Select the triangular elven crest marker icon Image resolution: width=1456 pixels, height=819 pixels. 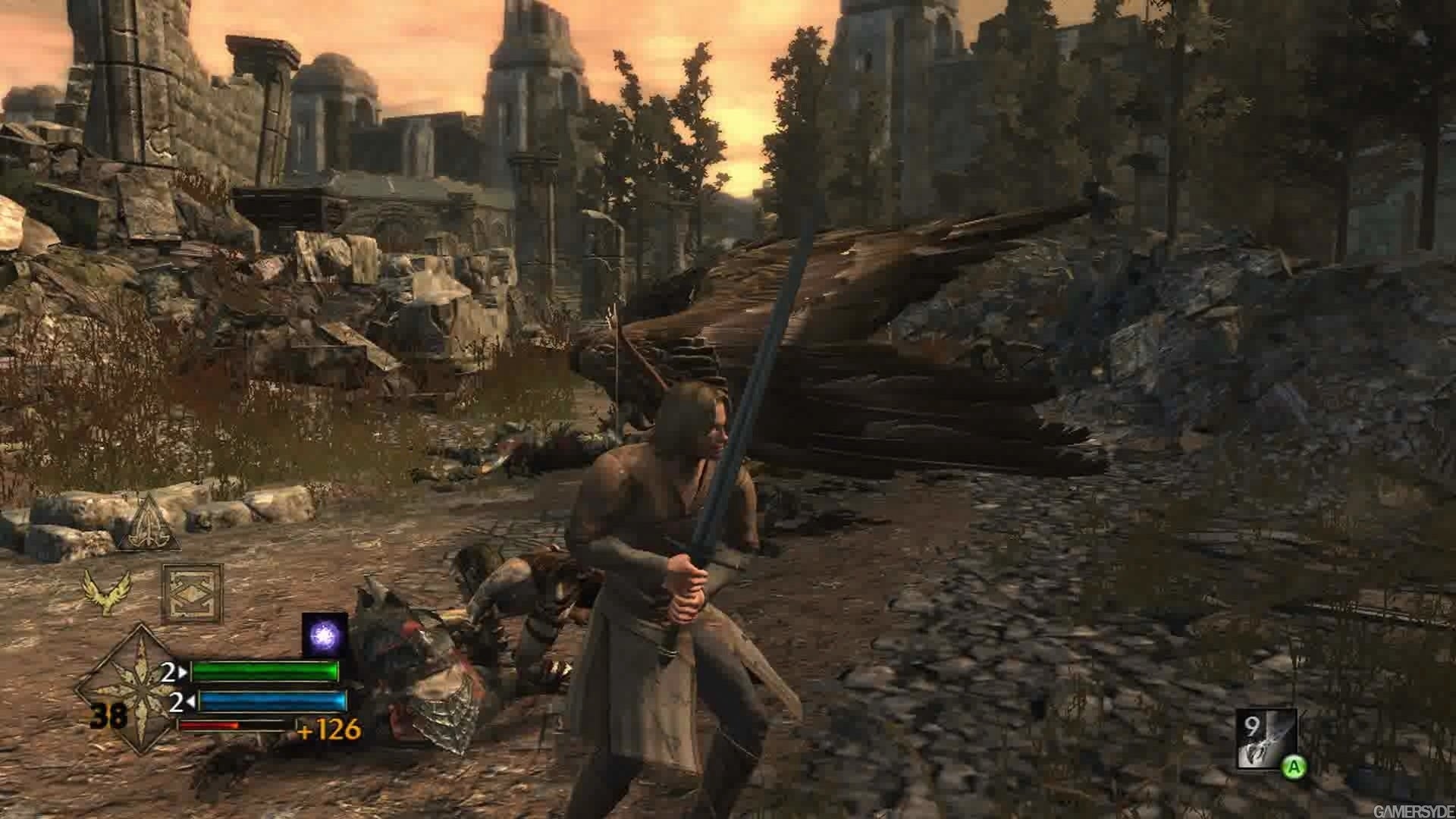[149, 523]
